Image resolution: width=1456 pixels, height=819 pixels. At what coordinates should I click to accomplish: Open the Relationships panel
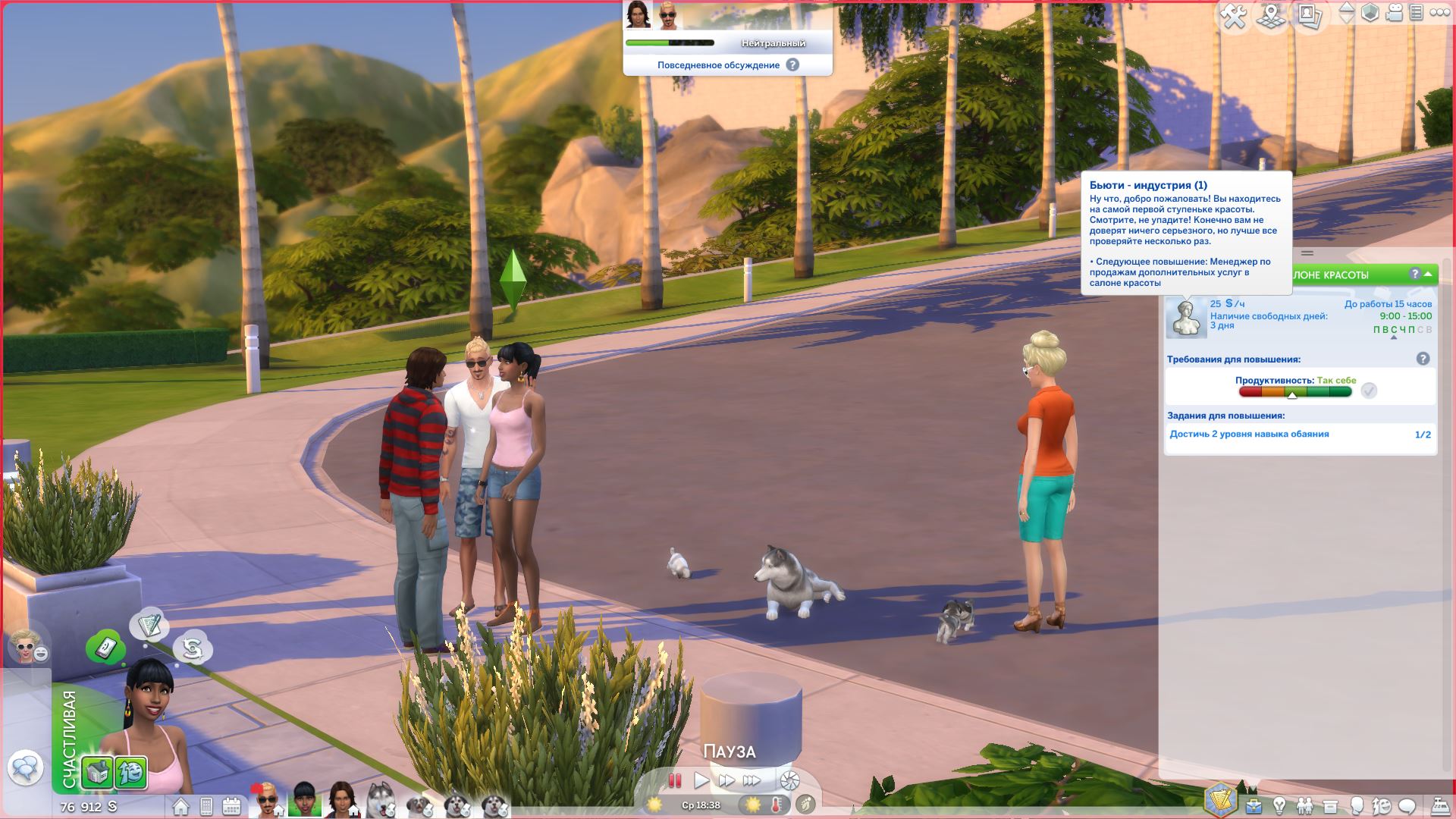pos(1304,805)
